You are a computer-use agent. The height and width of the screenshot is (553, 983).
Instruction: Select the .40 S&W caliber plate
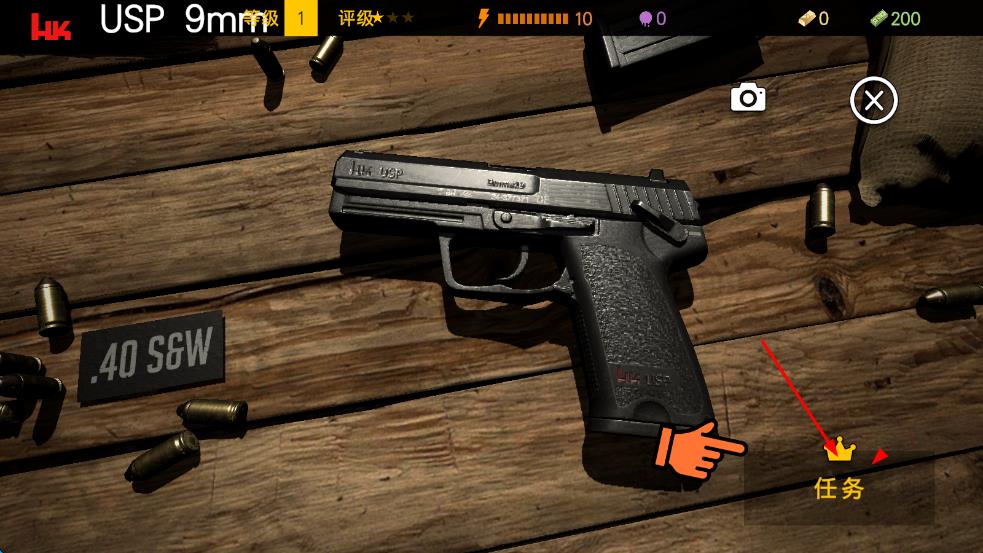pos(151,356)
